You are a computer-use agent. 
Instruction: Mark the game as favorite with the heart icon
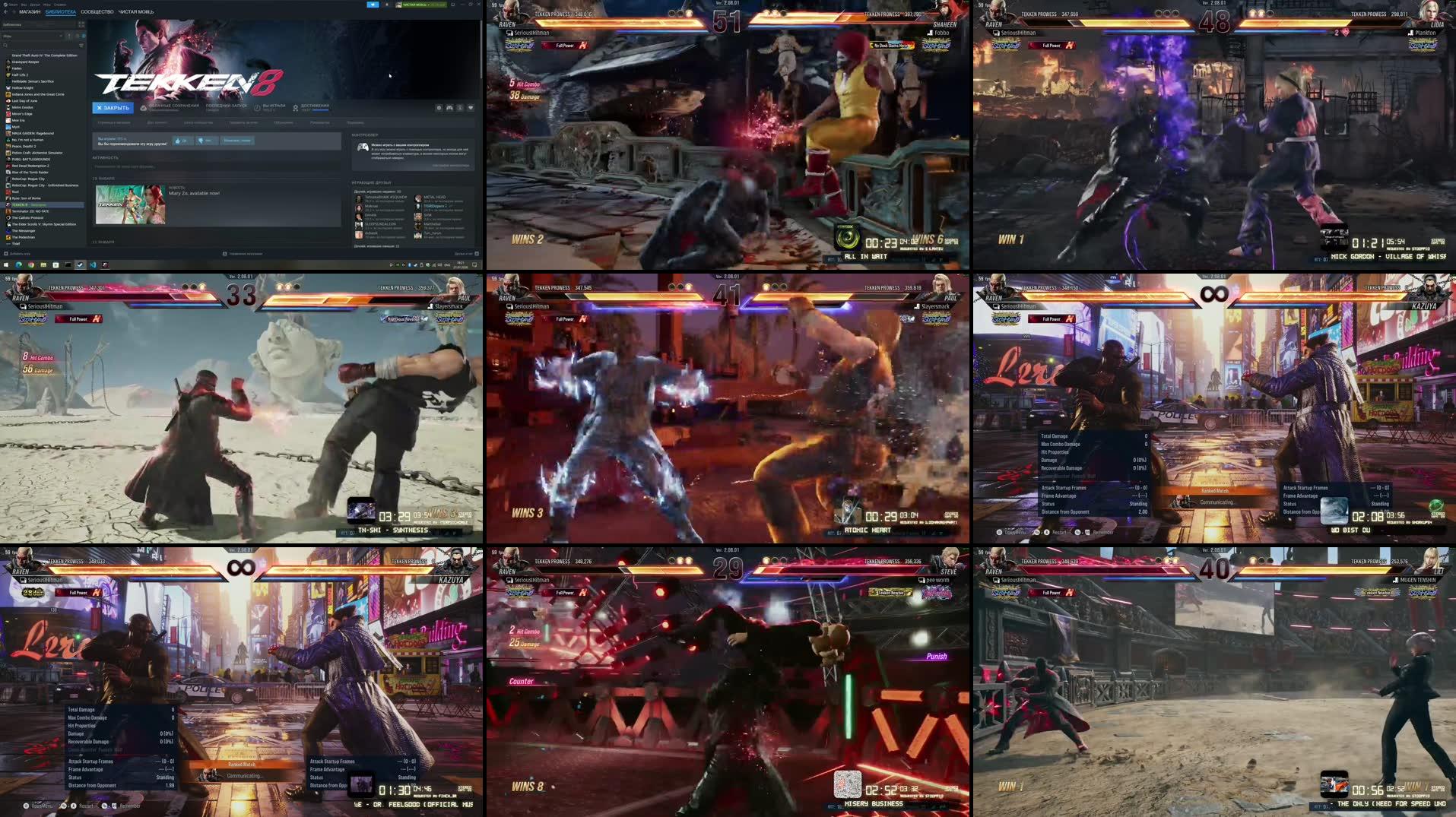point(471,108)
